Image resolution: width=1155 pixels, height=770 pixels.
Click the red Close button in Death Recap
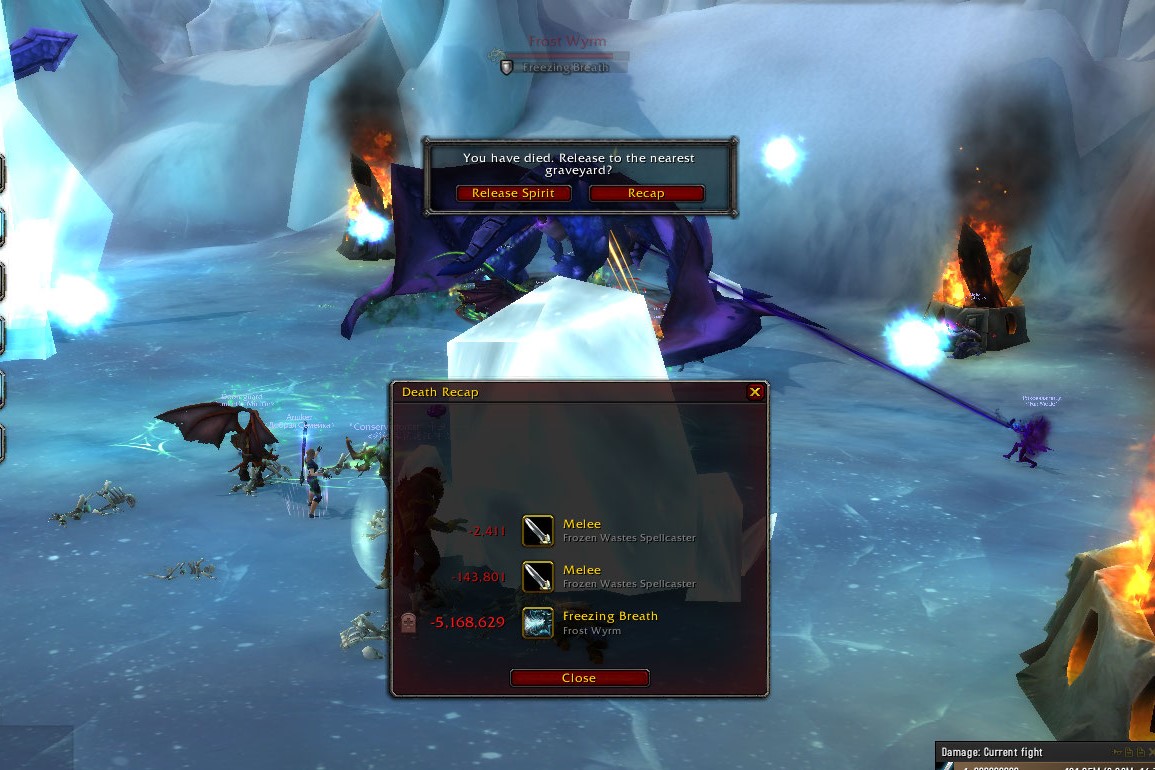tap(579, 678)
